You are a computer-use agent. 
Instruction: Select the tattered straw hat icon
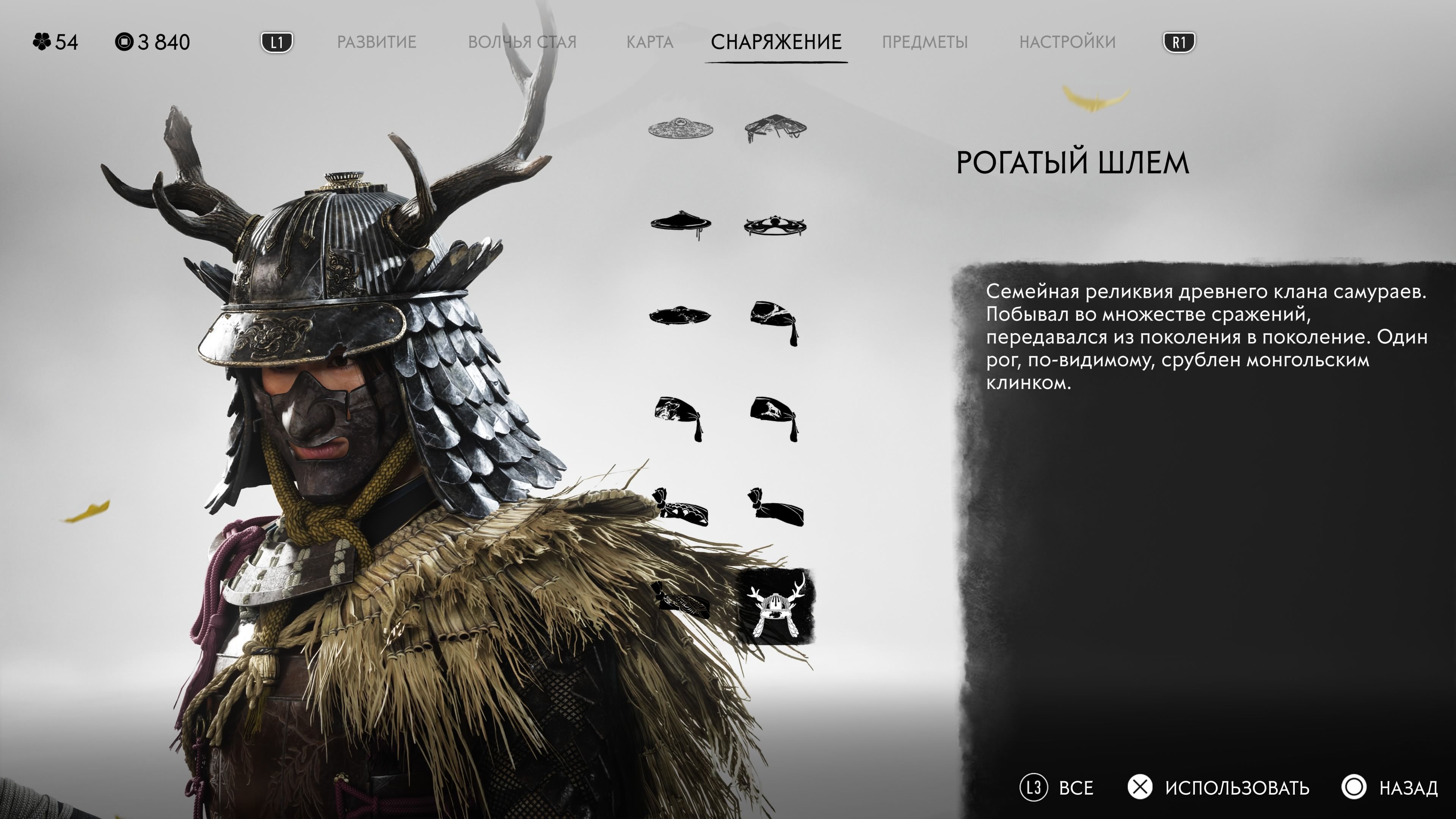[777, 126]
